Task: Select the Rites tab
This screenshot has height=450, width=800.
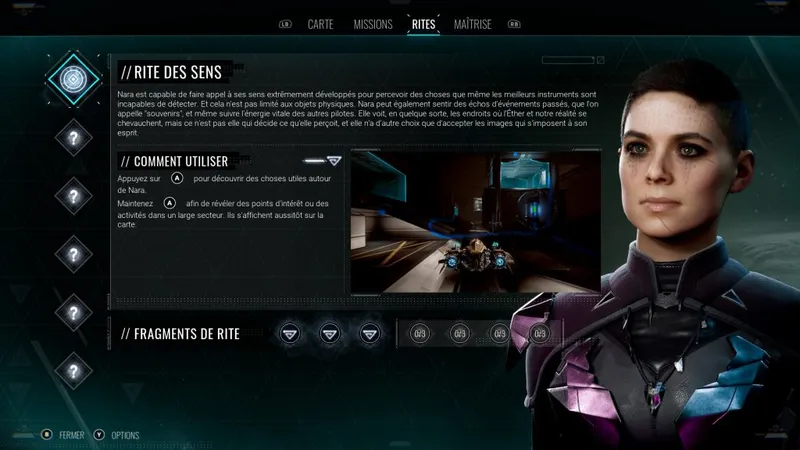Action: [423, 23]
